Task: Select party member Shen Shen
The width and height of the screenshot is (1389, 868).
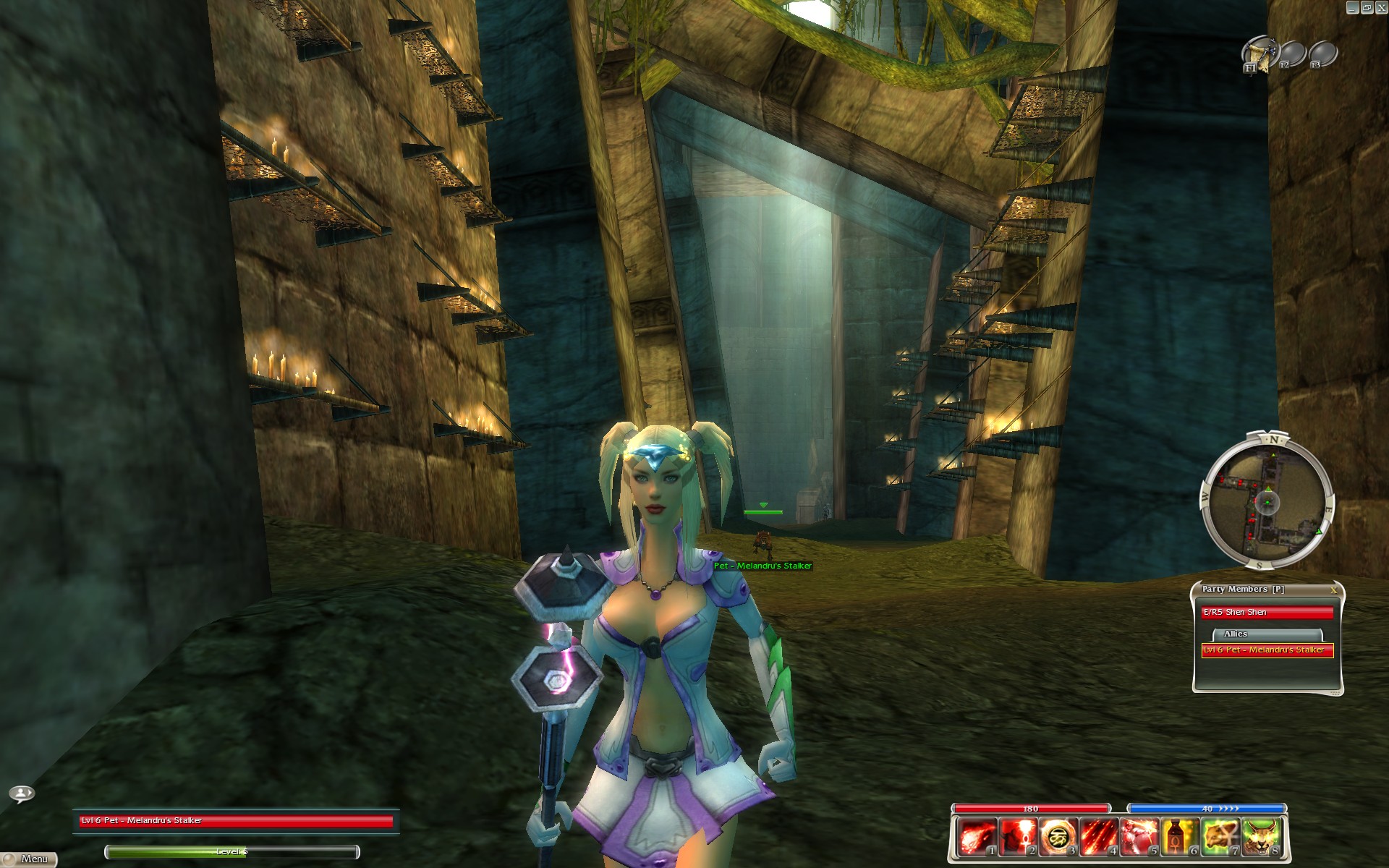Action: pos(1267,613)
